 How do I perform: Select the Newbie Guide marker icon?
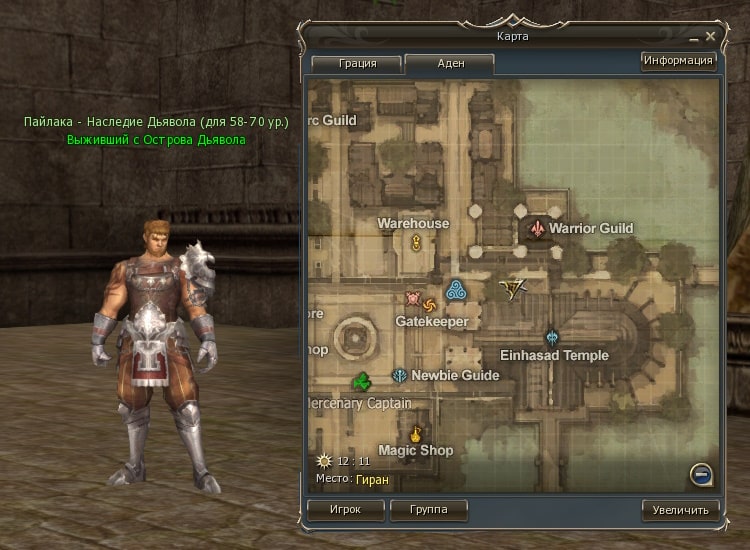click(x=400, y=376)
